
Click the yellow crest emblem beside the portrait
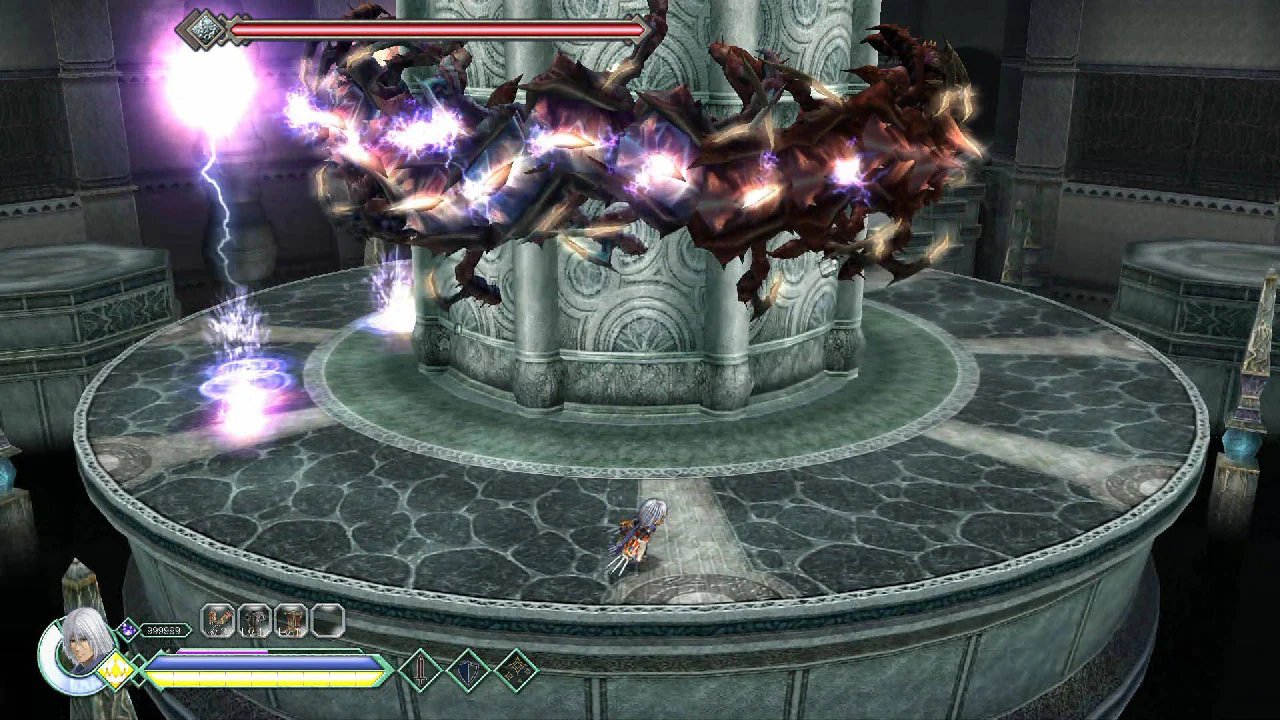[x=113, y=667]
